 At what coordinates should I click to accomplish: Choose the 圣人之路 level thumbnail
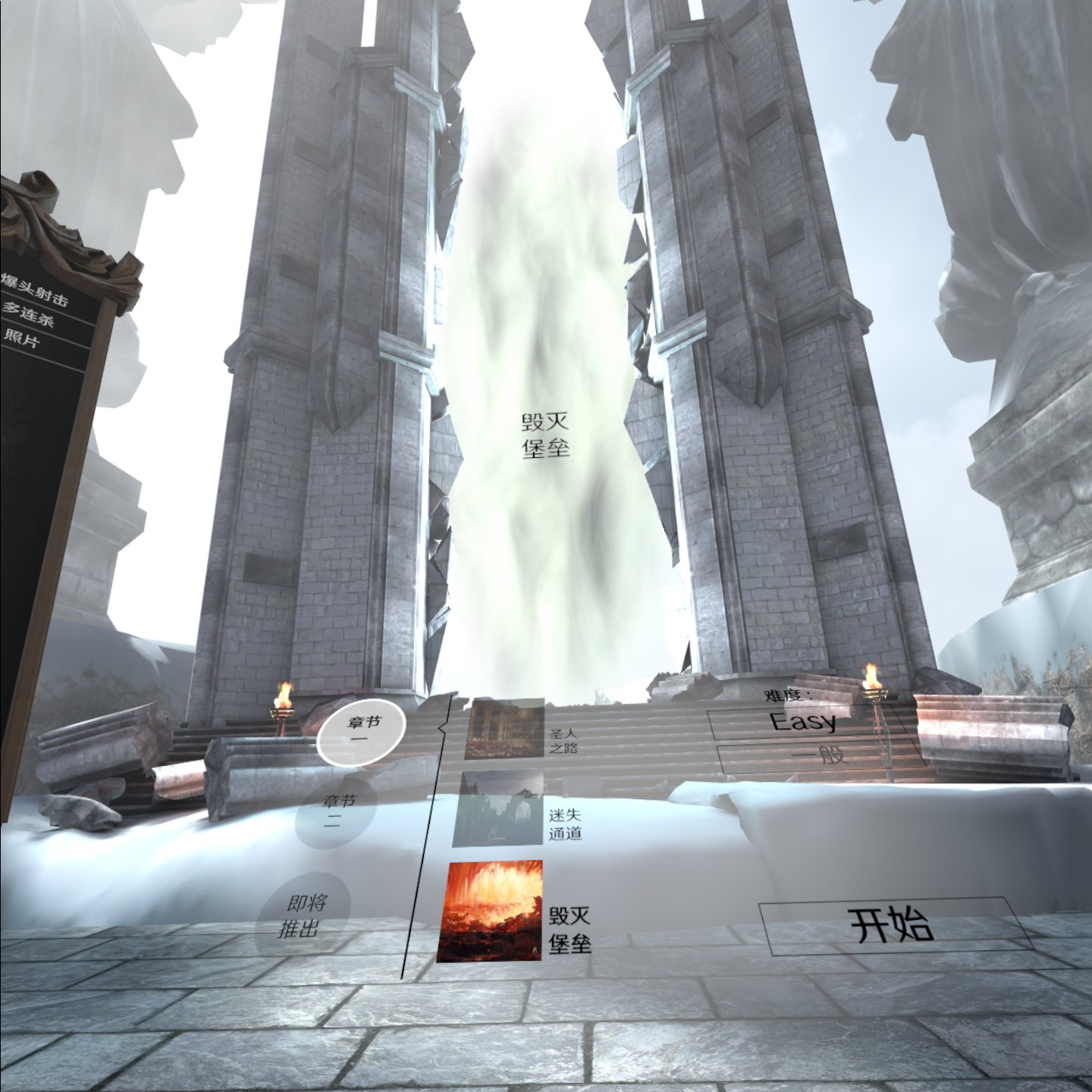(504, 729)
